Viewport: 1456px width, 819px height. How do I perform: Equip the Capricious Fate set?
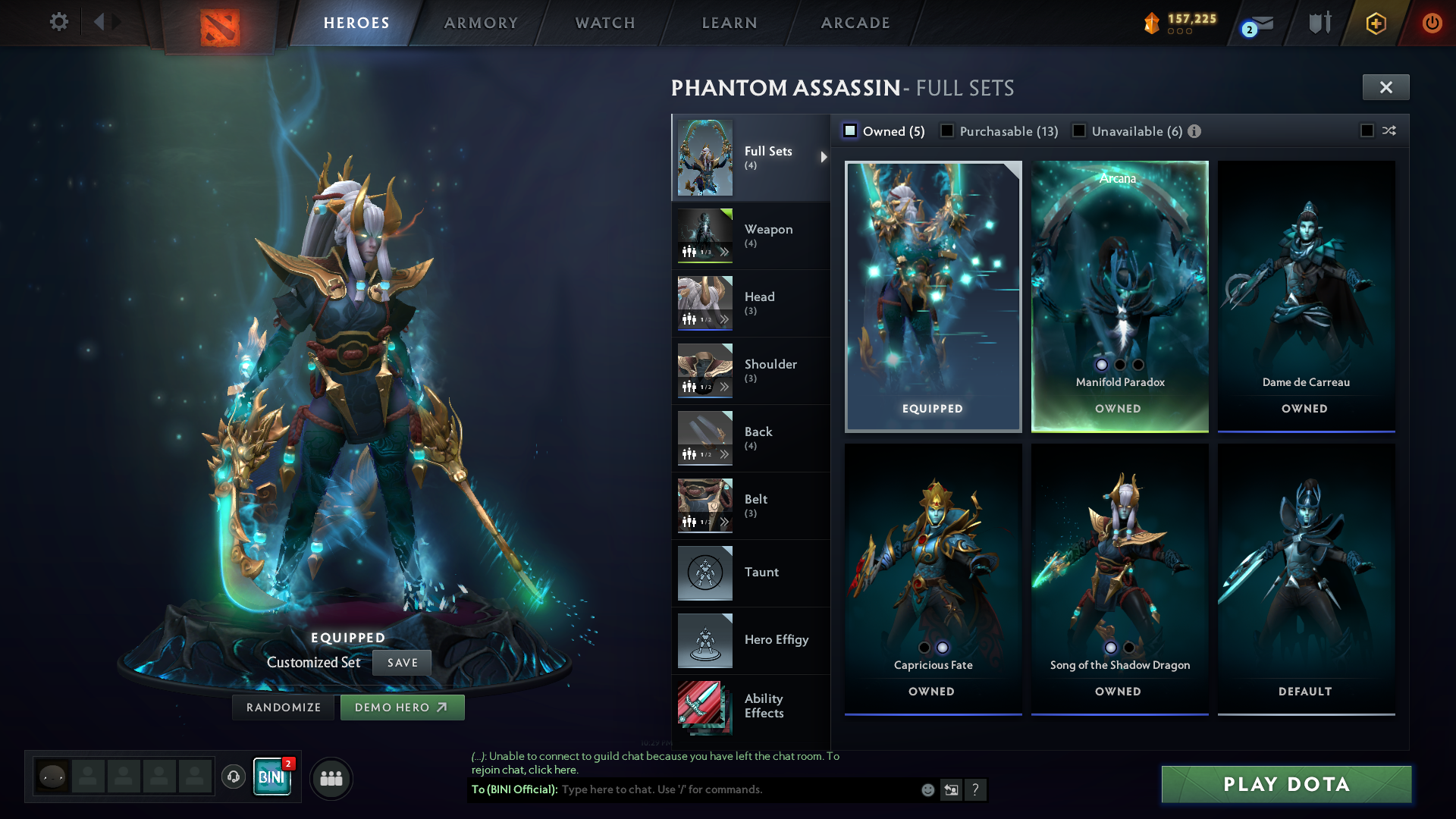click(x=933, y=579)
